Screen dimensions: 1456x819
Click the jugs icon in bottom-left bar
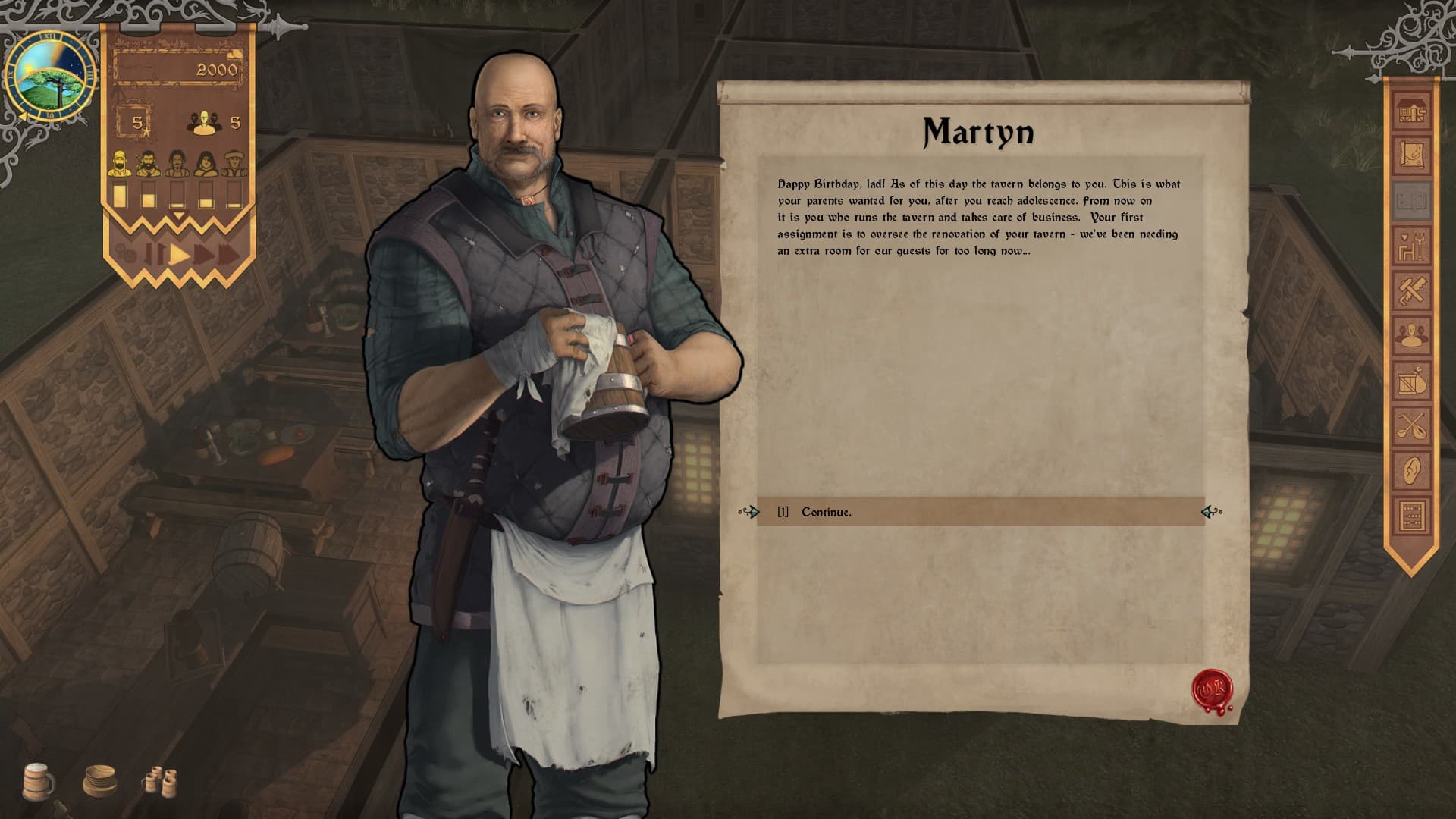pyautogui.click(x=161, y=780)
